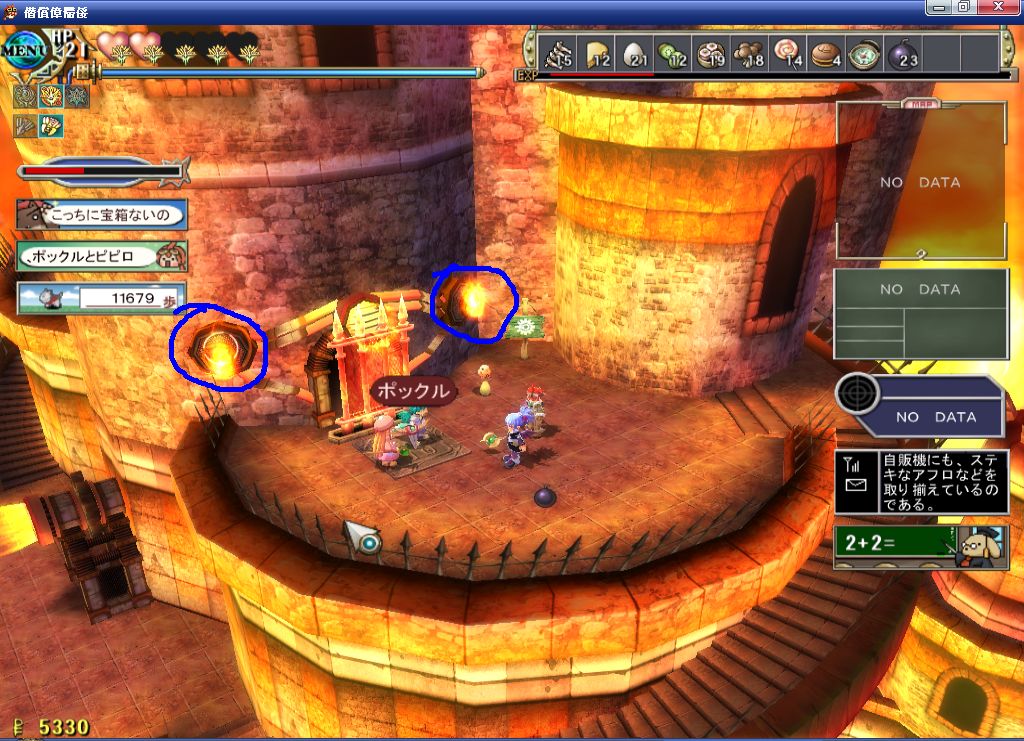Choose the hamburger item slot
The width and height of the screenshot is (1024, 741).
(826, 54)
